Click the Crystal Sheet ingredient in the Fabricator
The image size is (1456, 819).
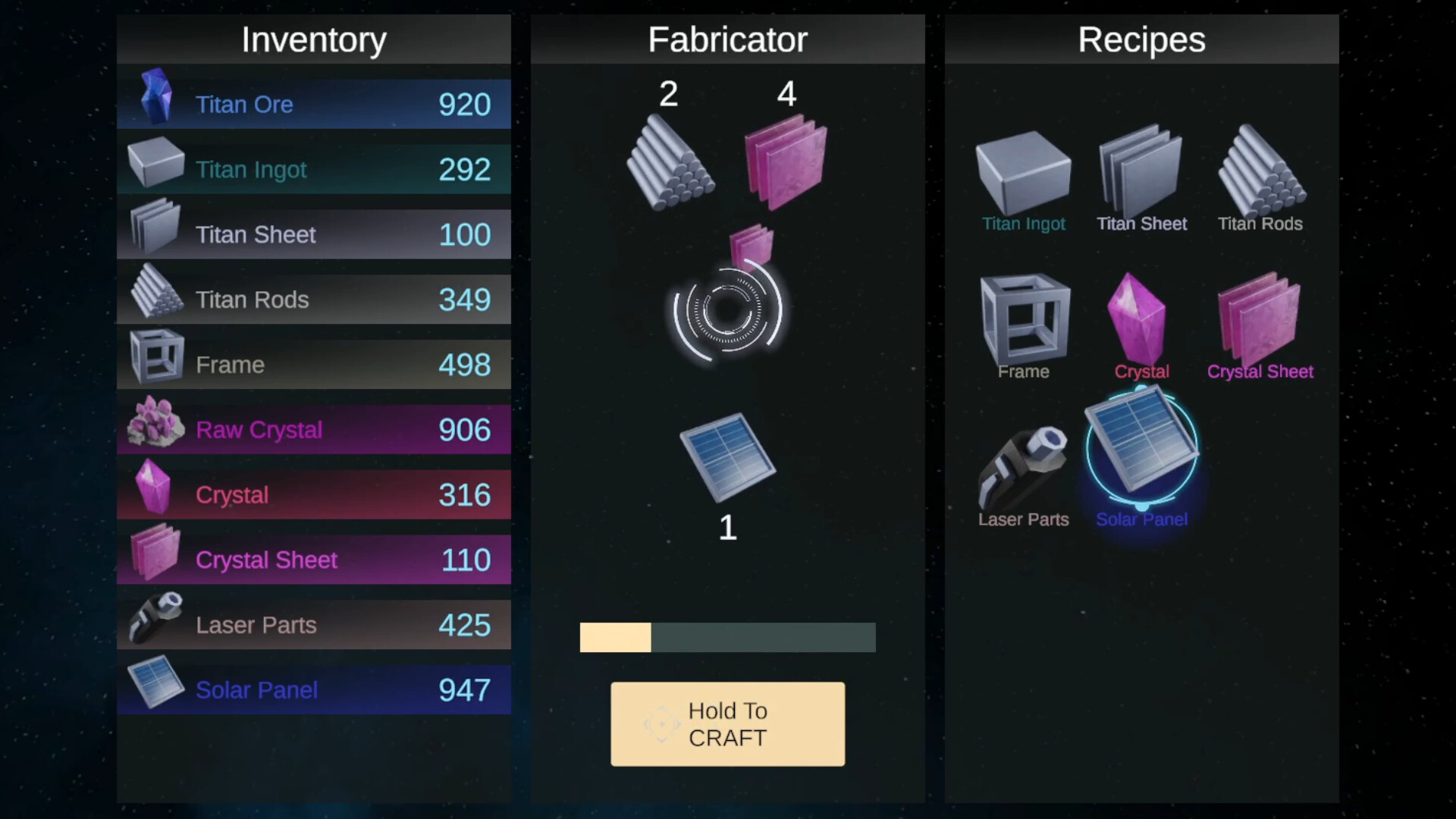point(786,159)
